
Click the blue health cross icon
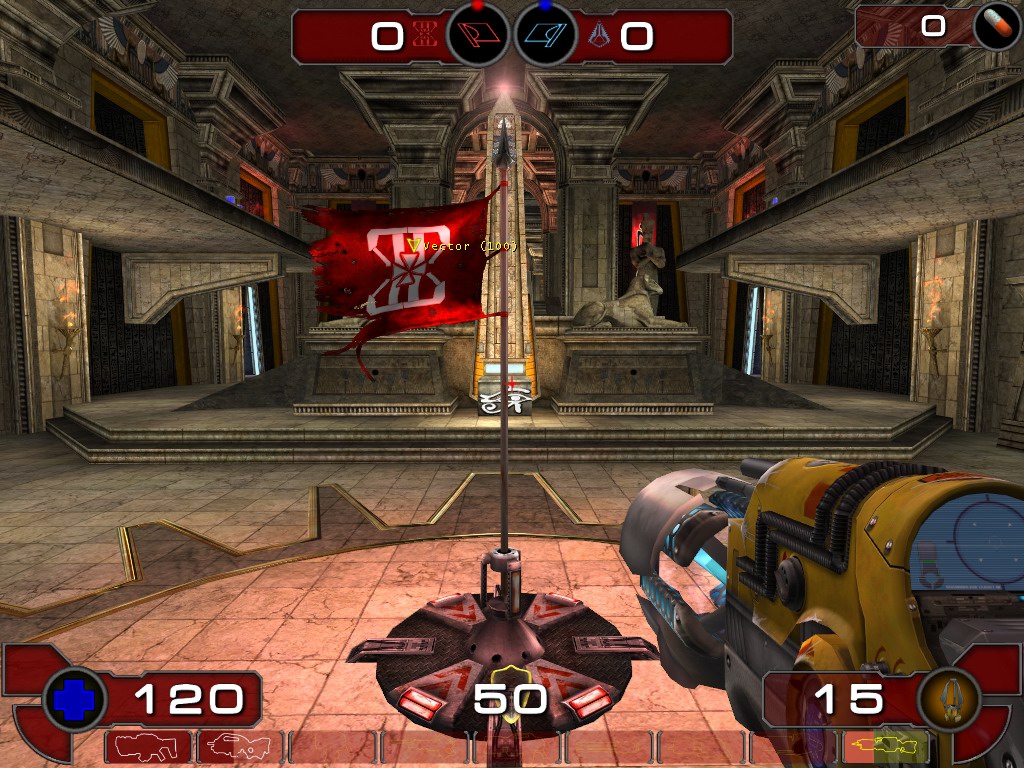tap(75, 699)
